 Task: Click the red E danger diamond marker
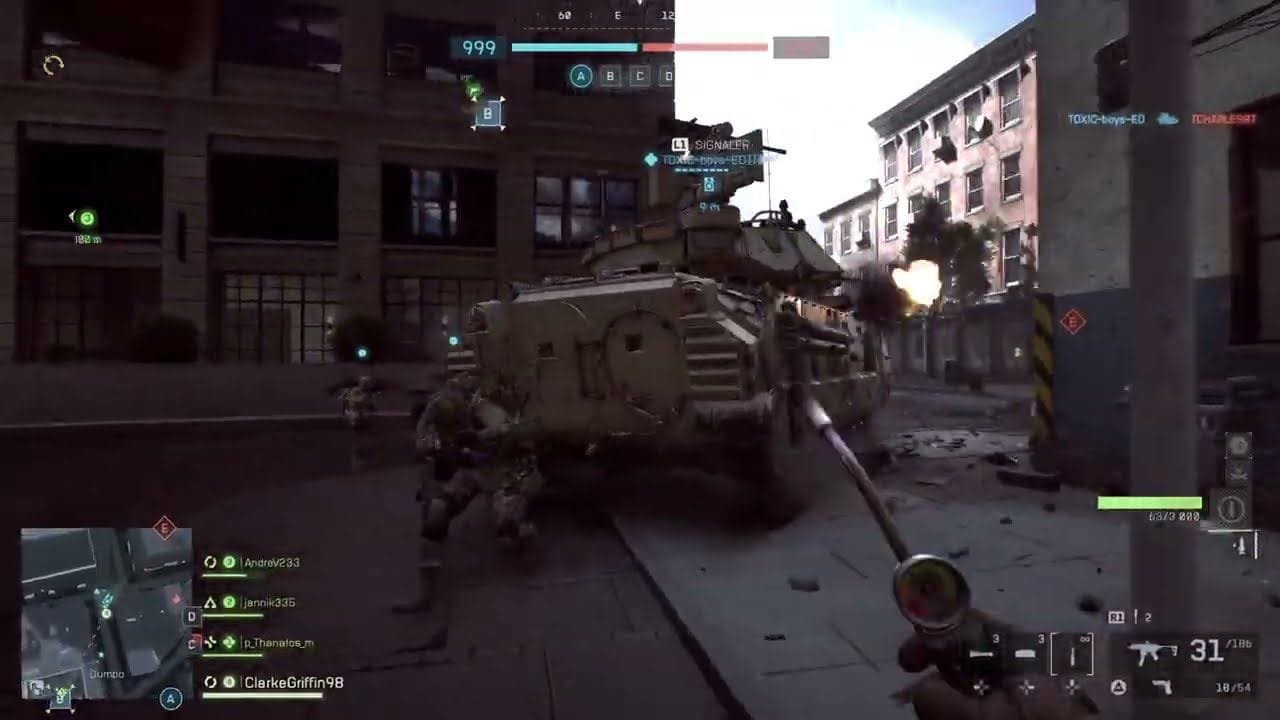pos(1072,322)
